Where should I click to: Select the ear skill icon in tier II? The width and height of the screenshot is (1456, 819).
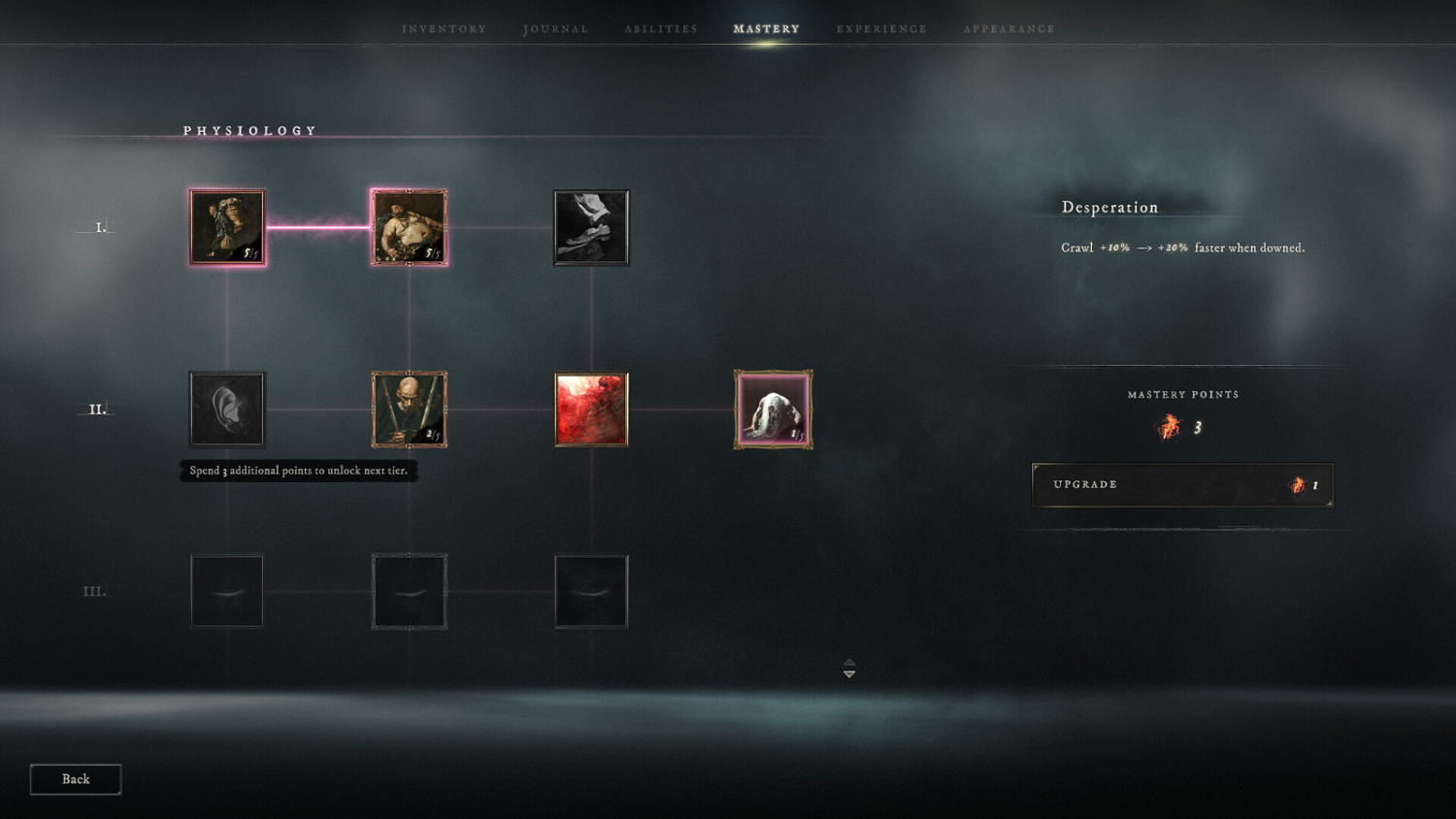point(227,409)
